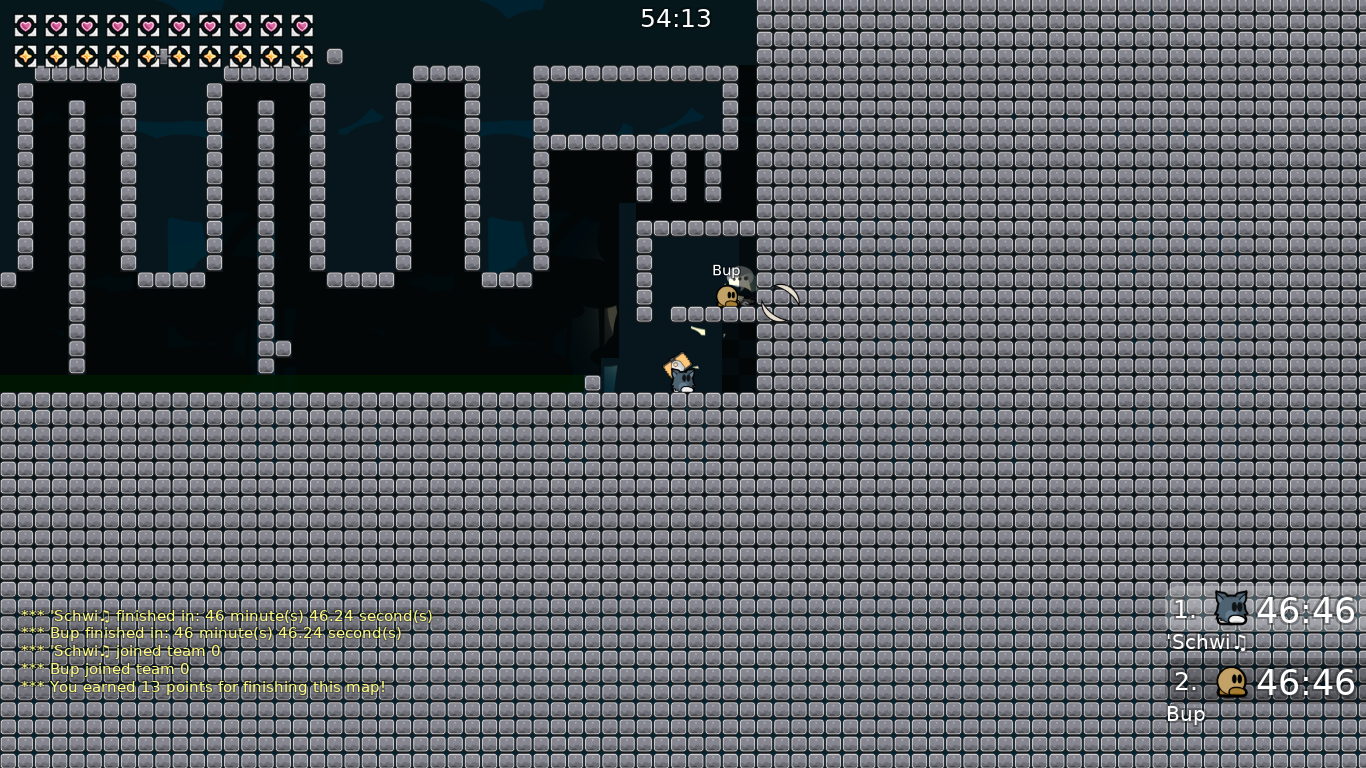This screenshot has height=768, width=1366.
Task: Click the Bup name tag above the tee
Action: pos(726,270)
